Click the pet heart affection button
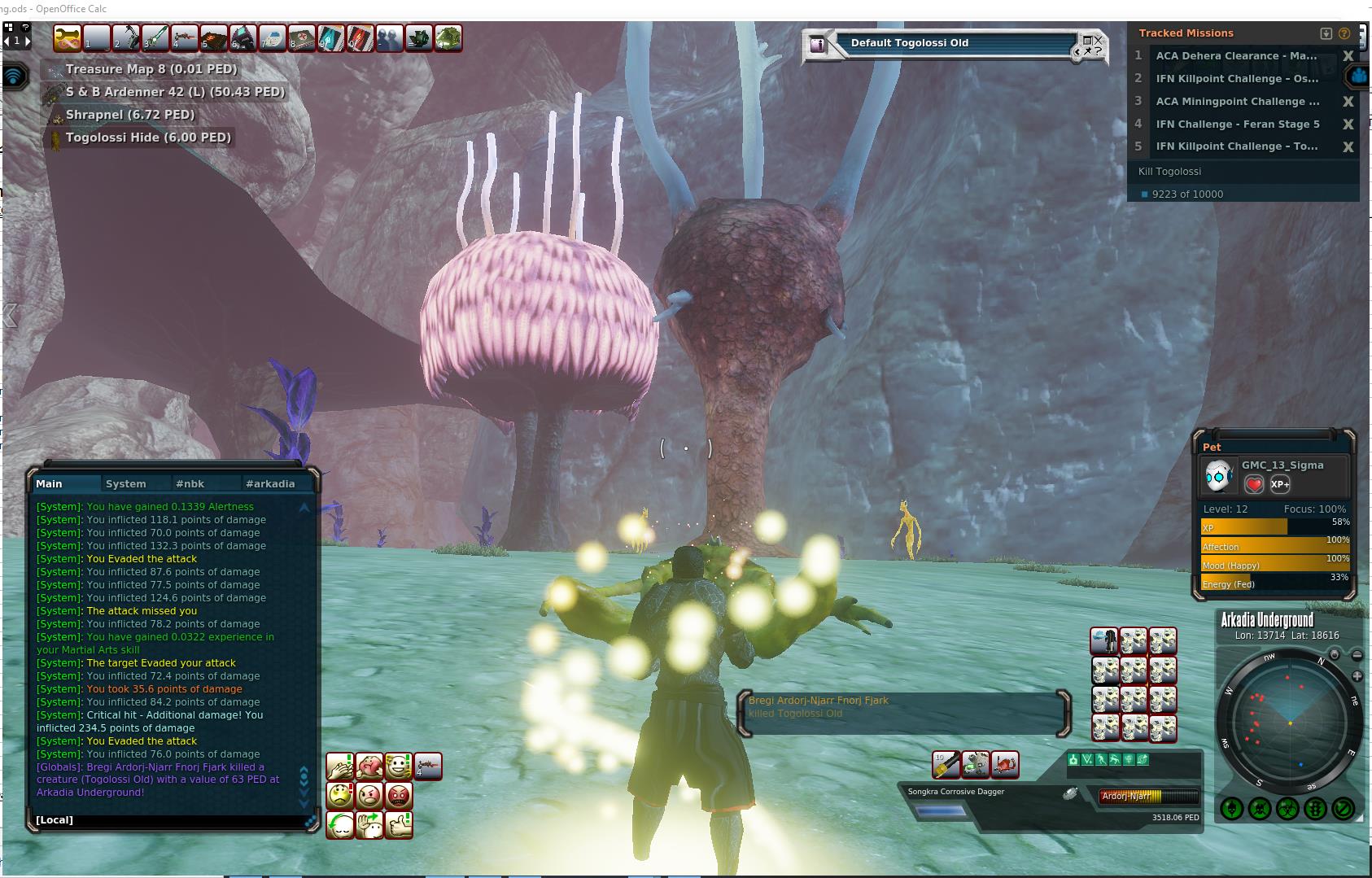 click(1254, 484)
